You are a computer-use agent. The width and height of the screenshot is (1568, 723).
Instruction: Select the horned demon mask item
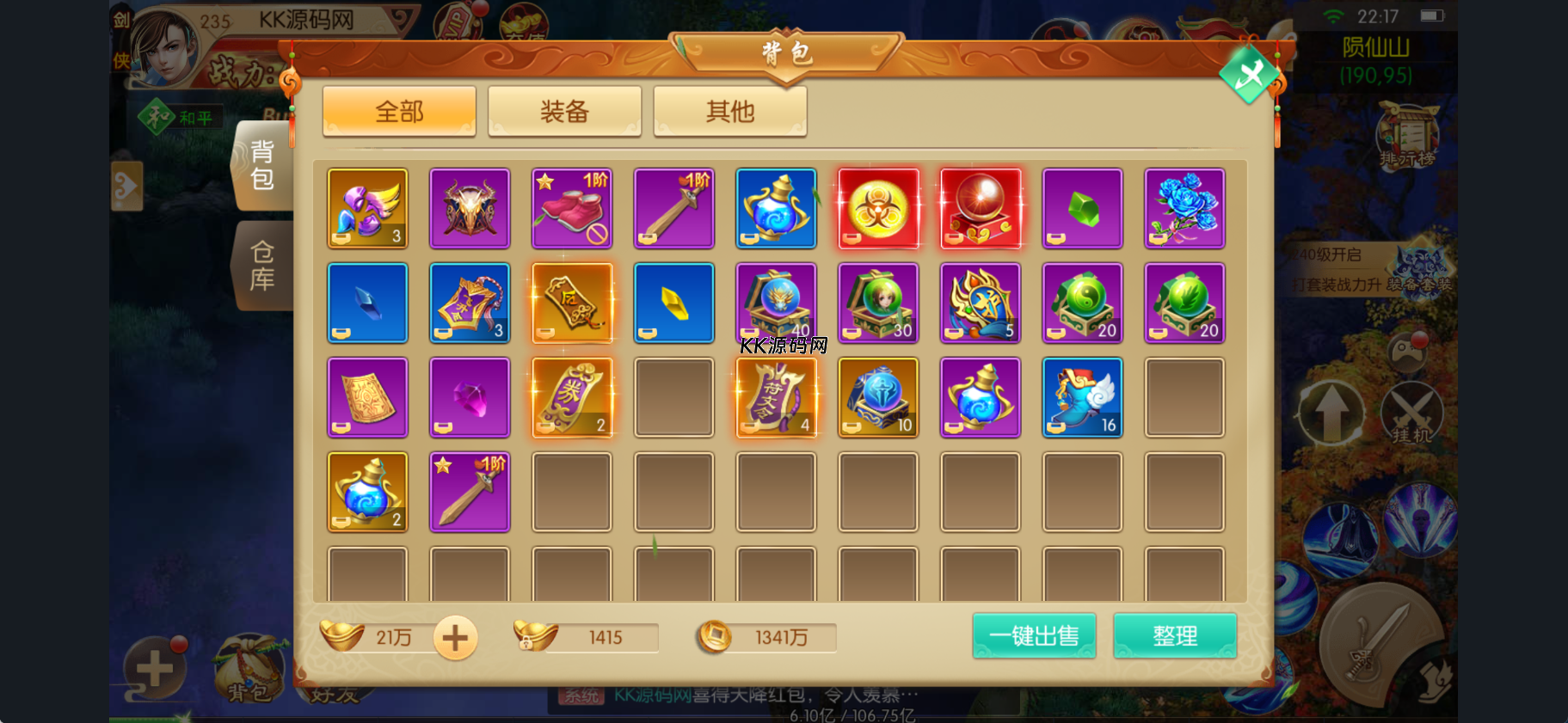click(x=470, y=209)
